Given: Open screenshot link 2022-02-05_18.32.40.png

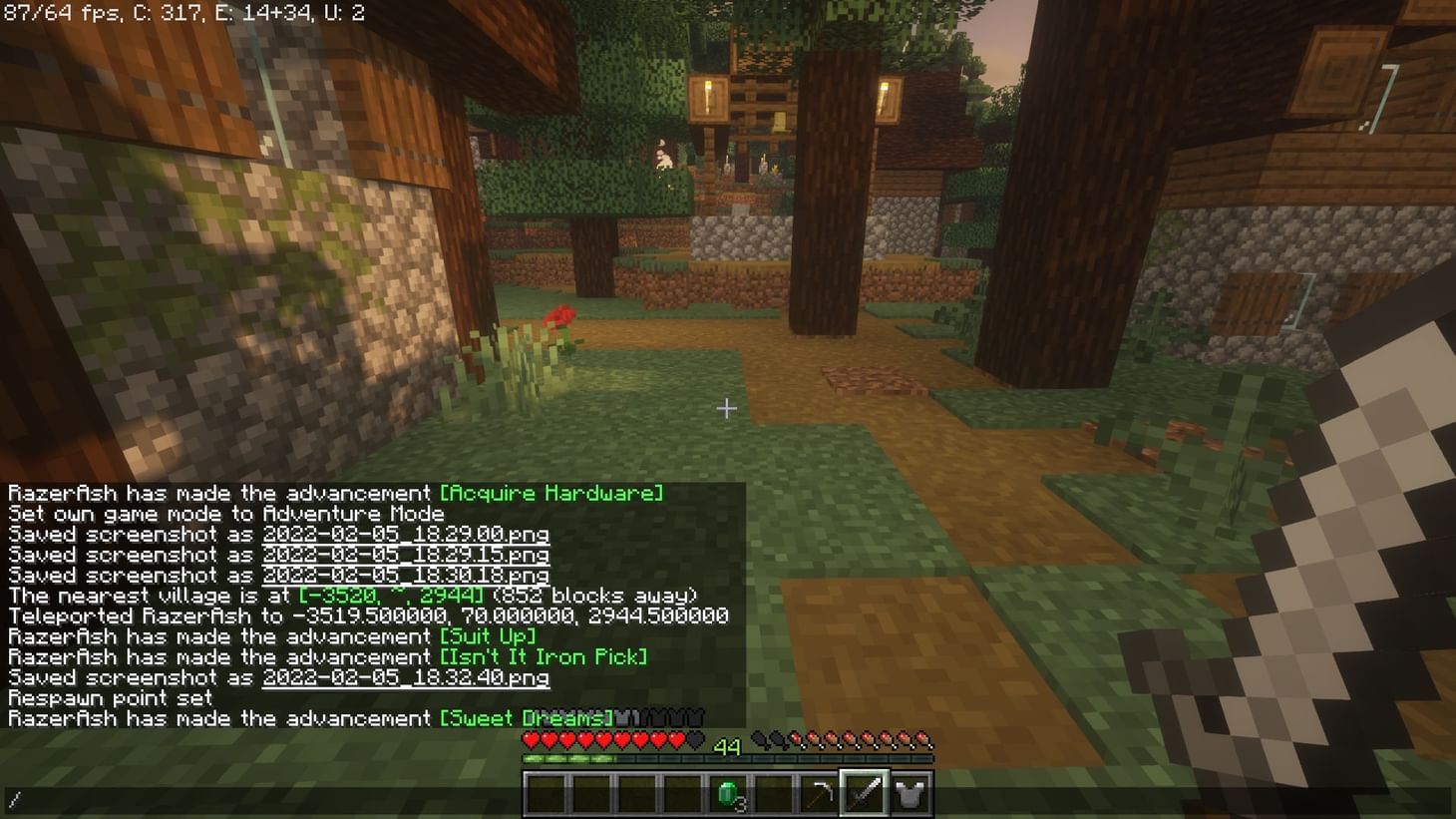Looking at the screenshot, I should click(x=405, y=677).
